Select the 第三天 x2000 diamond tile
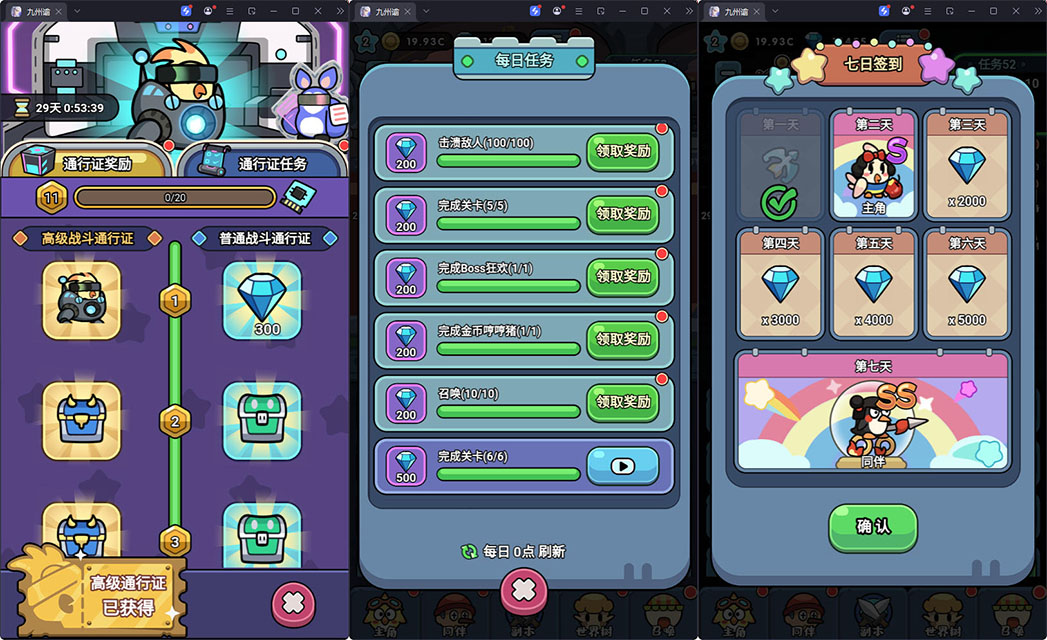The width and height of the screenshot is (1047, 640). (966, 166)
